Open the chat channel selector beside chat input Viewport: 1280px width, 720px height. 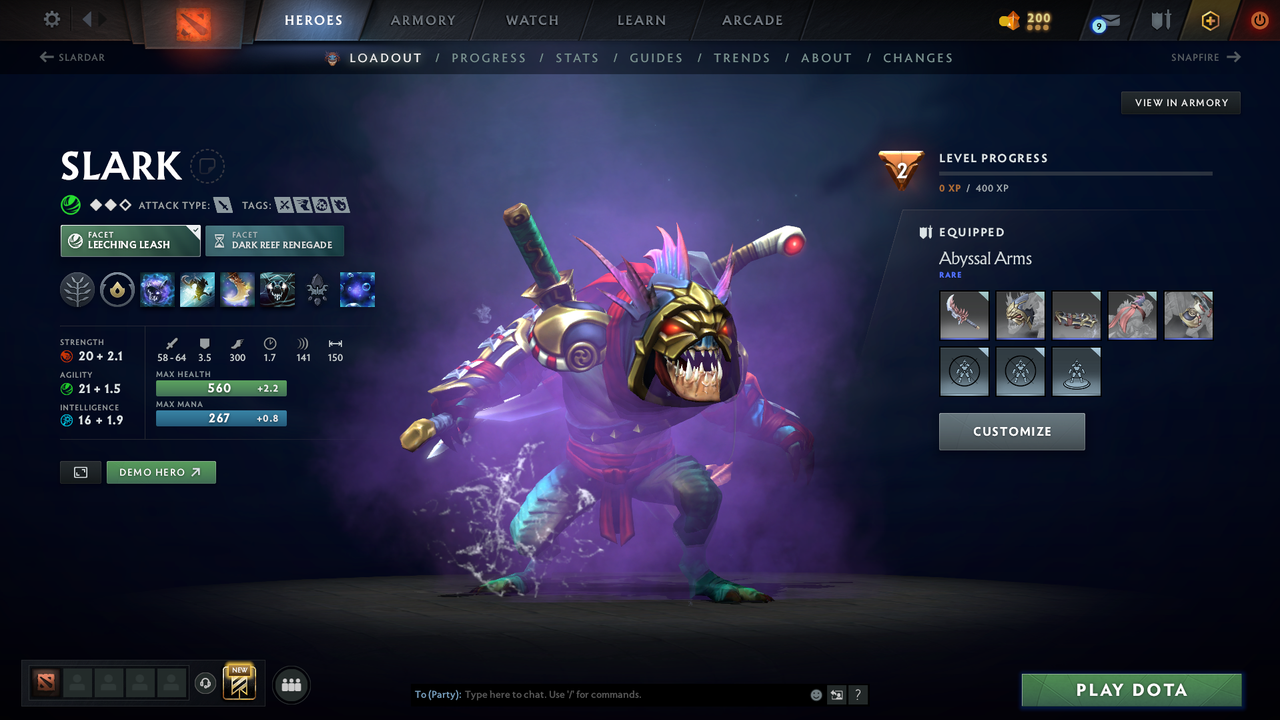pos(836,694)
